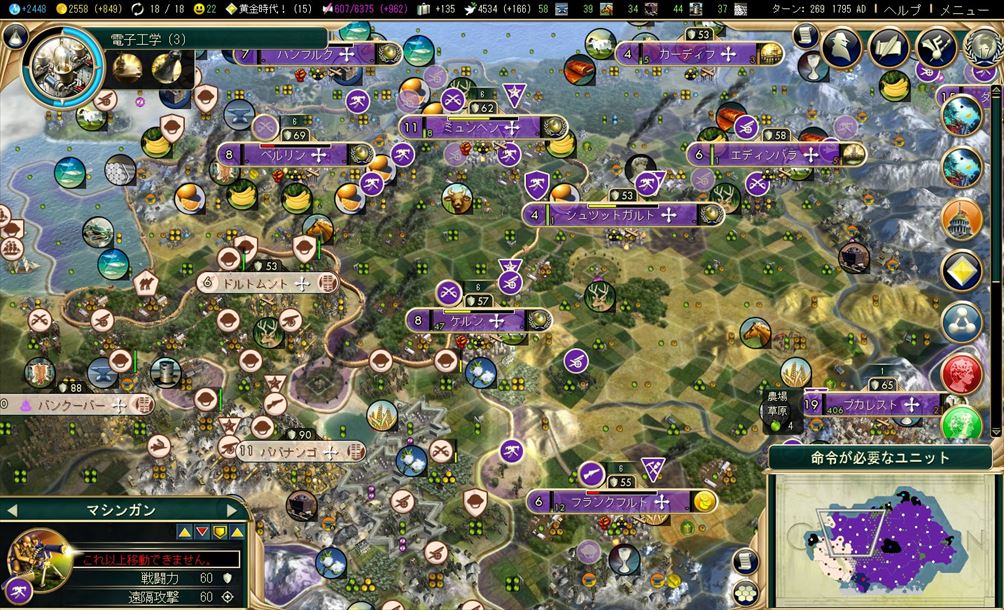
Task: Select the ミュンヘン city banner
Action: click(x=482, y=128)
